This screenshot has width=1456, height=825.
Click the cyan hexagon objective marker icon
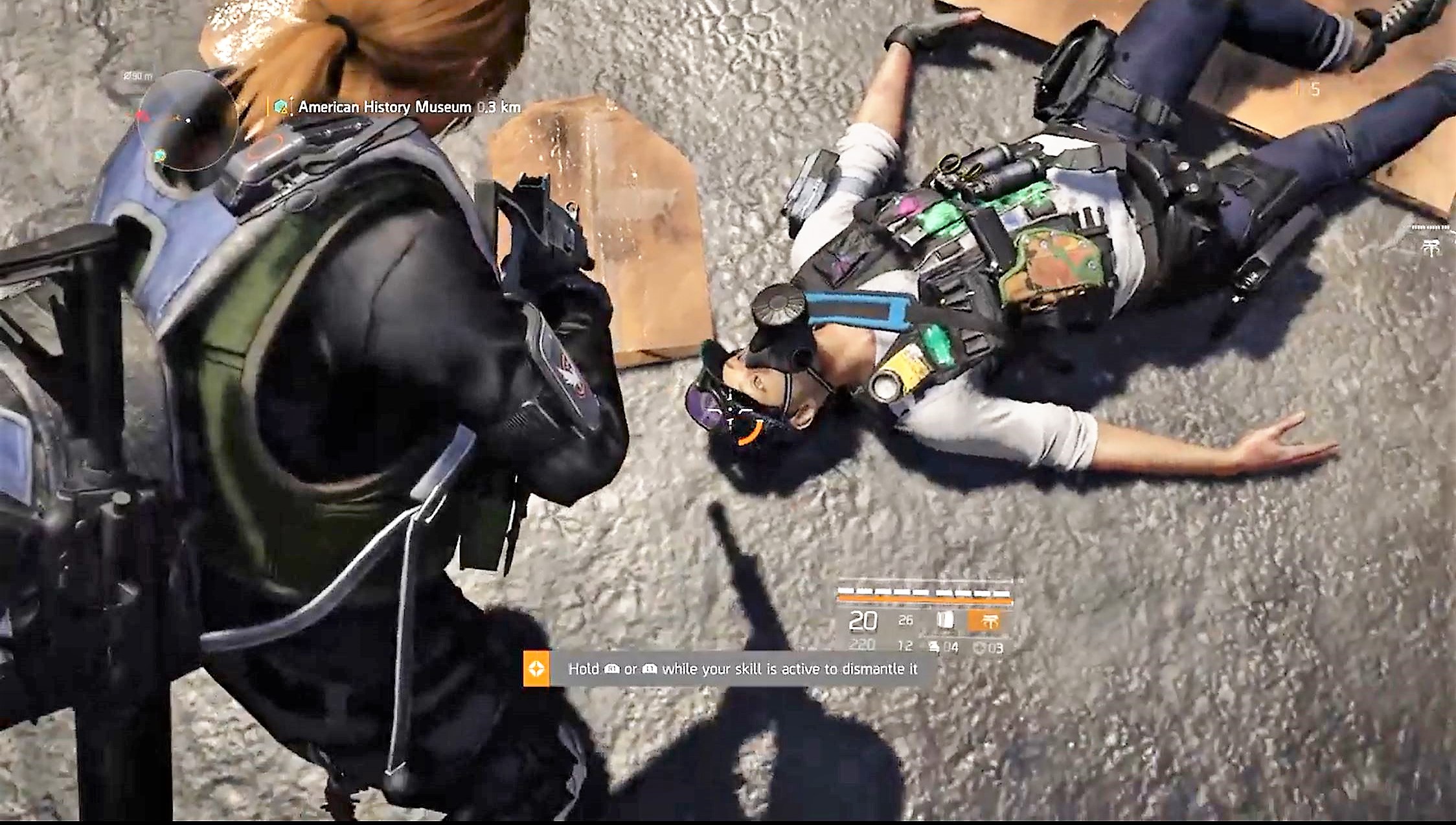[280, 105]
